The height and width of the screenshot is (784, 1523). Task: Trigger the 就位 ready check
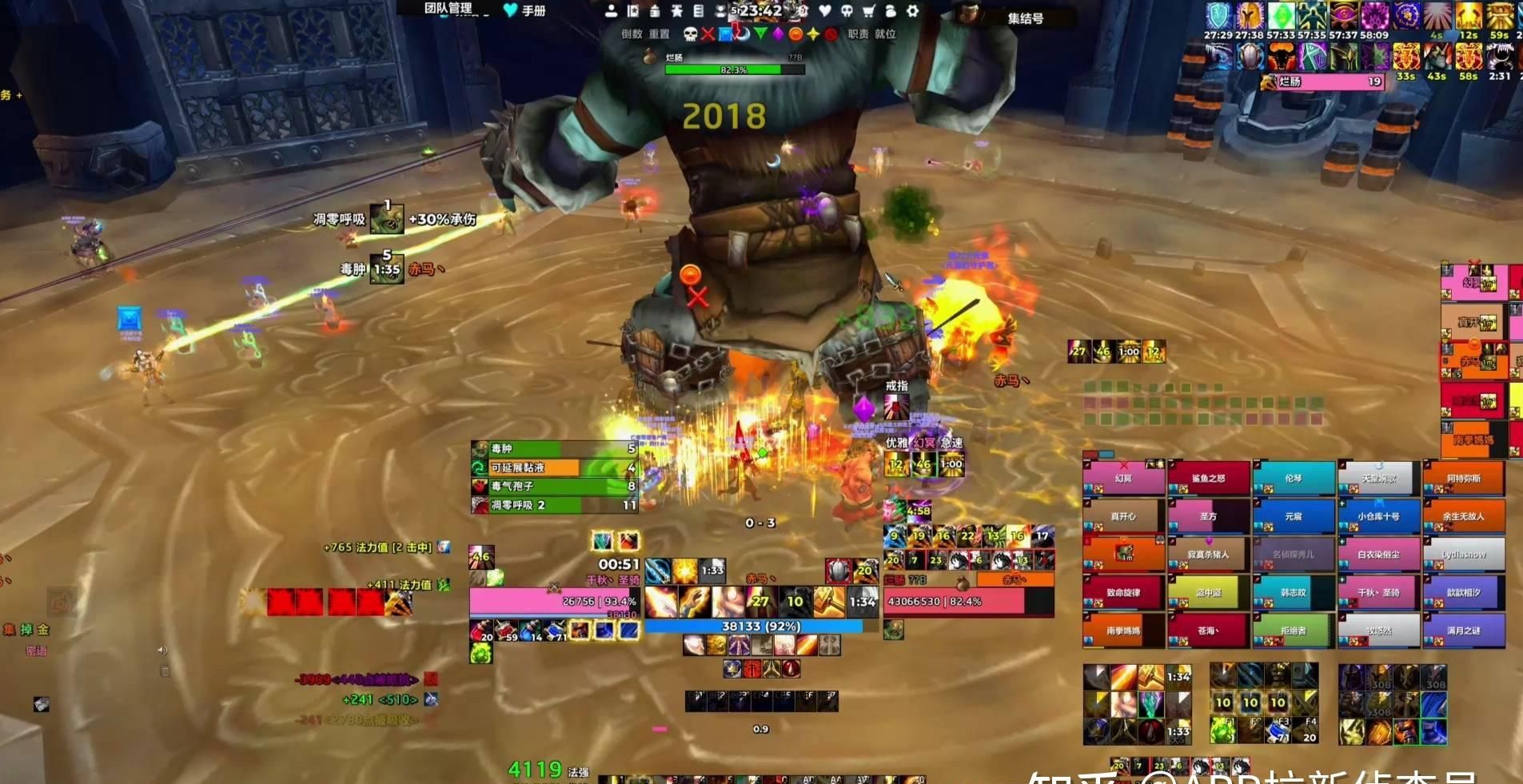coord(885,34)
